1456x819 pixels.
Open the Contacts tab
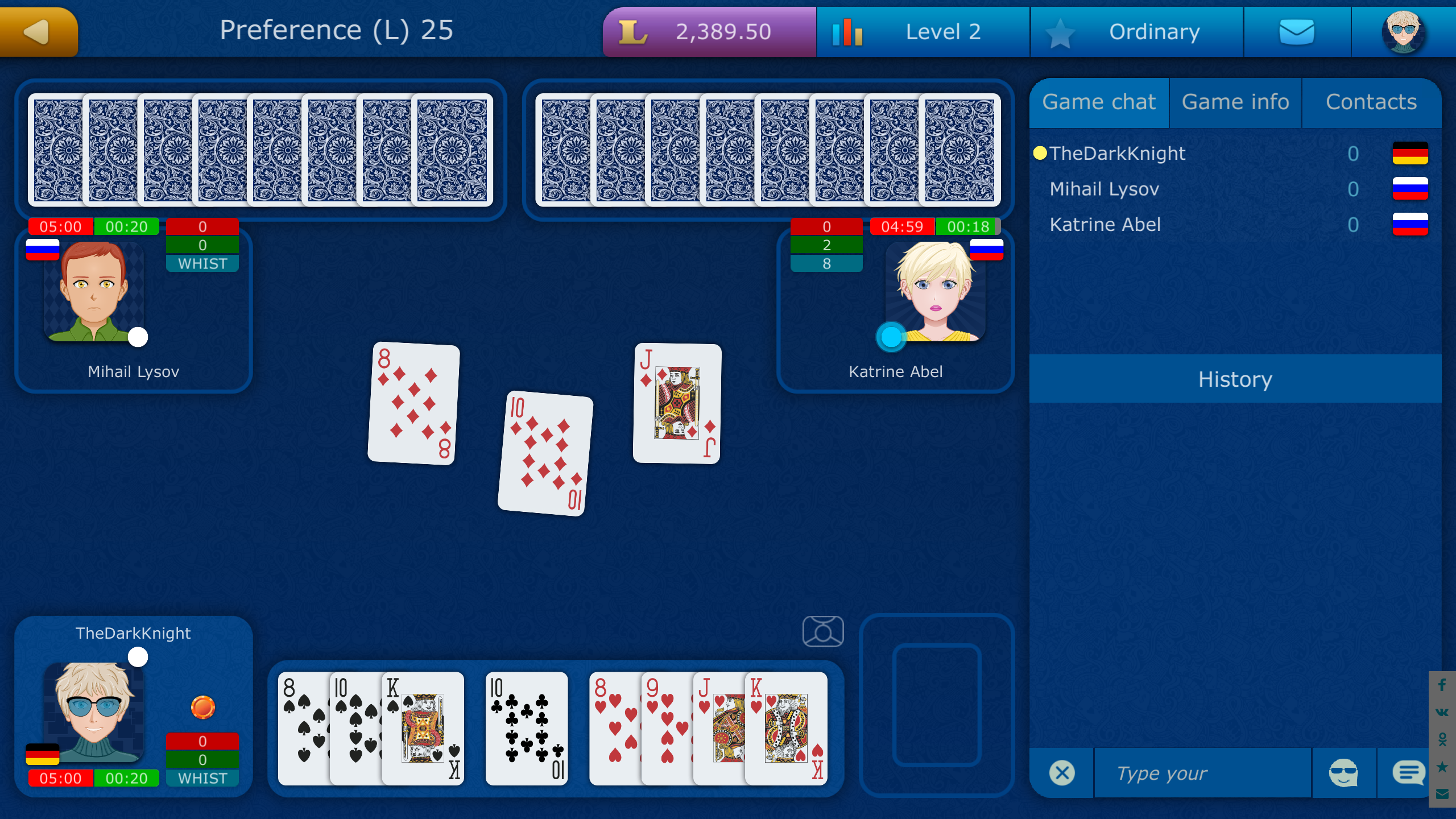coord(1372,102)
